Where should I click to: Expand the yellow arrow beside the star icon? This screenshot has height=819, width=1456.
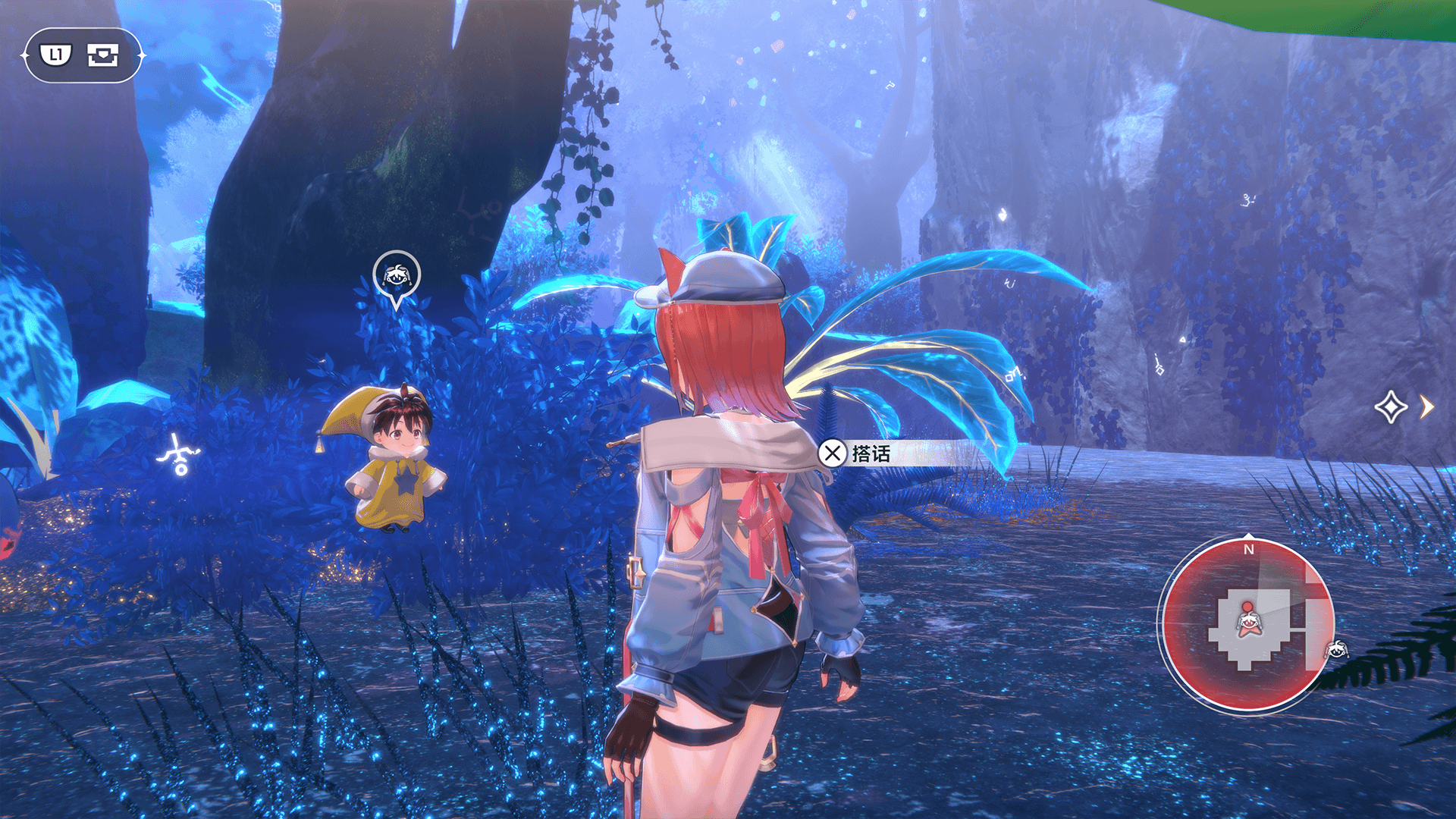pyautogui.click(x=1427, y=407)
